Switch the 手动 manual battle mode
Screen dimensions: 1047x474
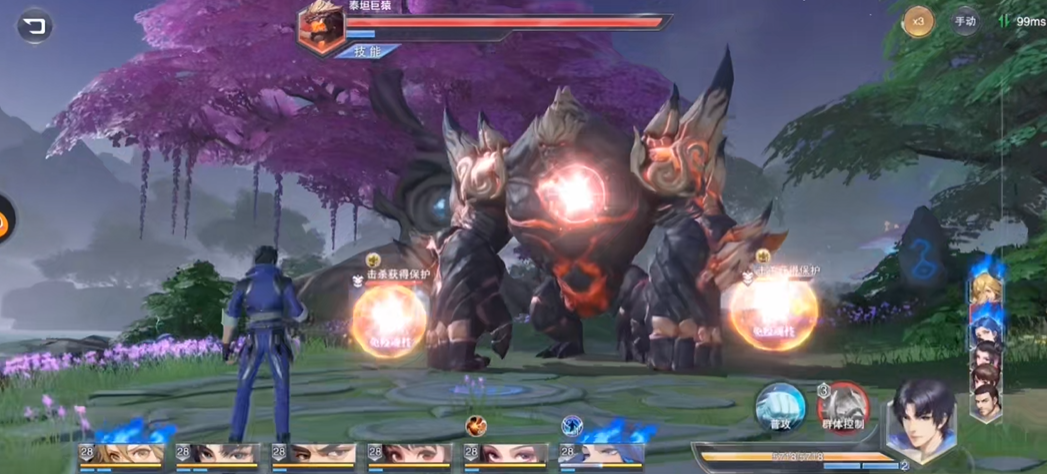[965, 21]
